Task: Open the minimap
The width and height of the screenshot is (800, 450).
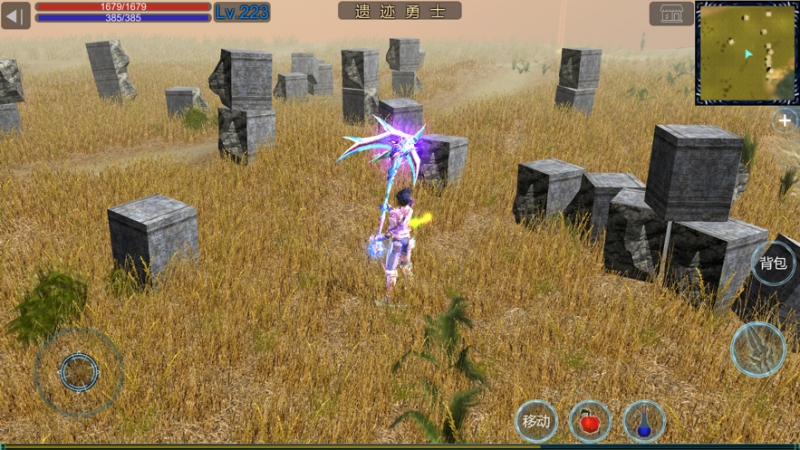Action: tap(747, 53)
